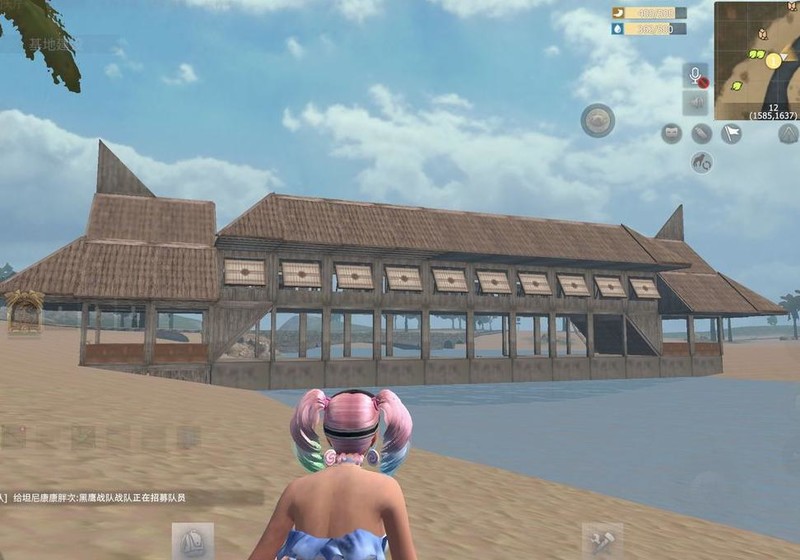Tap the animal switch icon
This screenshot has width=800, height=560.
(701, 162)
